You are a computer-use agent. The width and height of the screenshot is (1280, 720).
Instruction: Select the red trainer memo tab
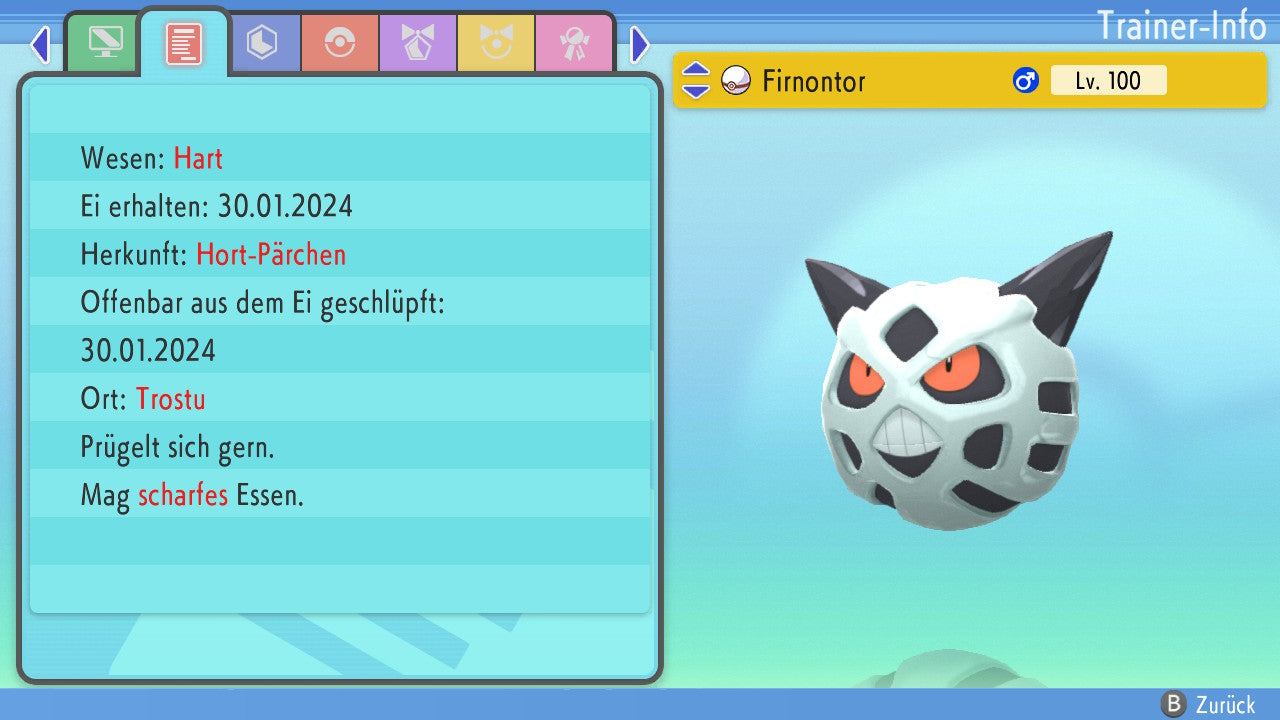[184, 43]
